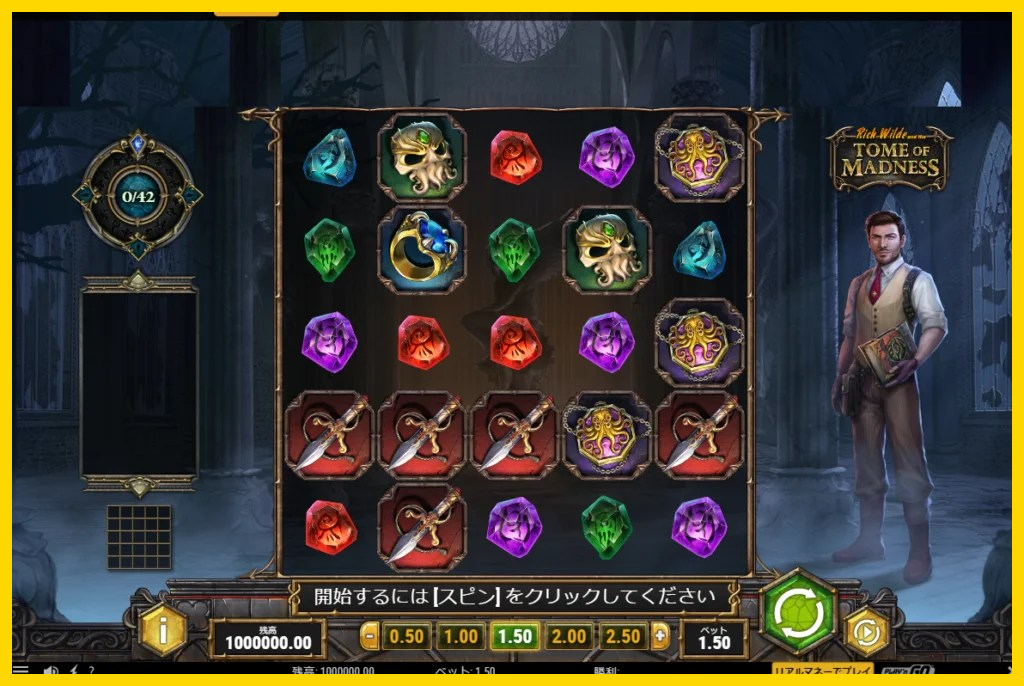The image size is (1024, 686).
Task: Select the 0.50 bet amount
Action: tap(406, 636)
